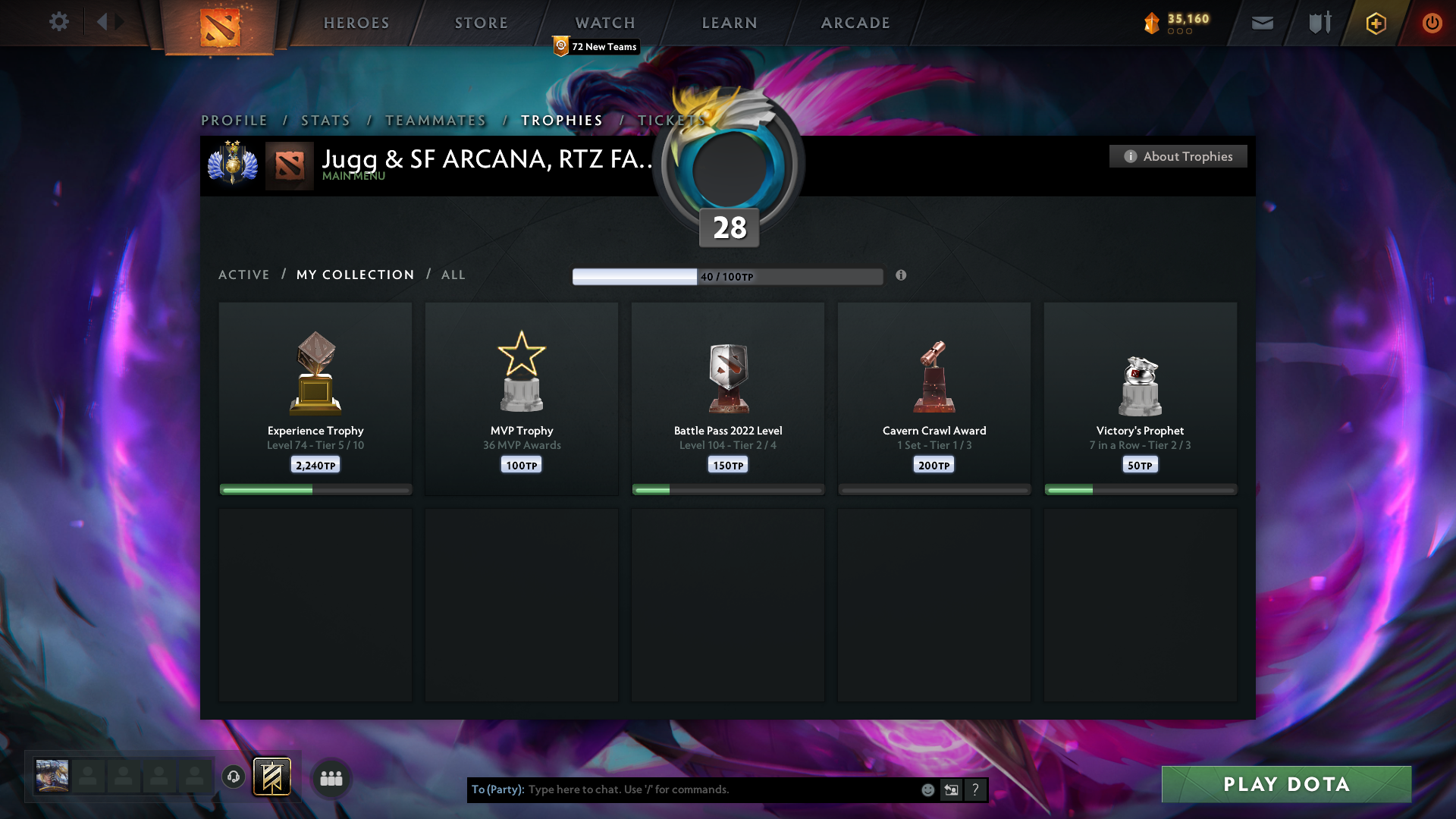Viewport: 1456px width, 819px height.
Task: Click the About Trophies button
Action: pyautogui.click(x=1178, y=156)
